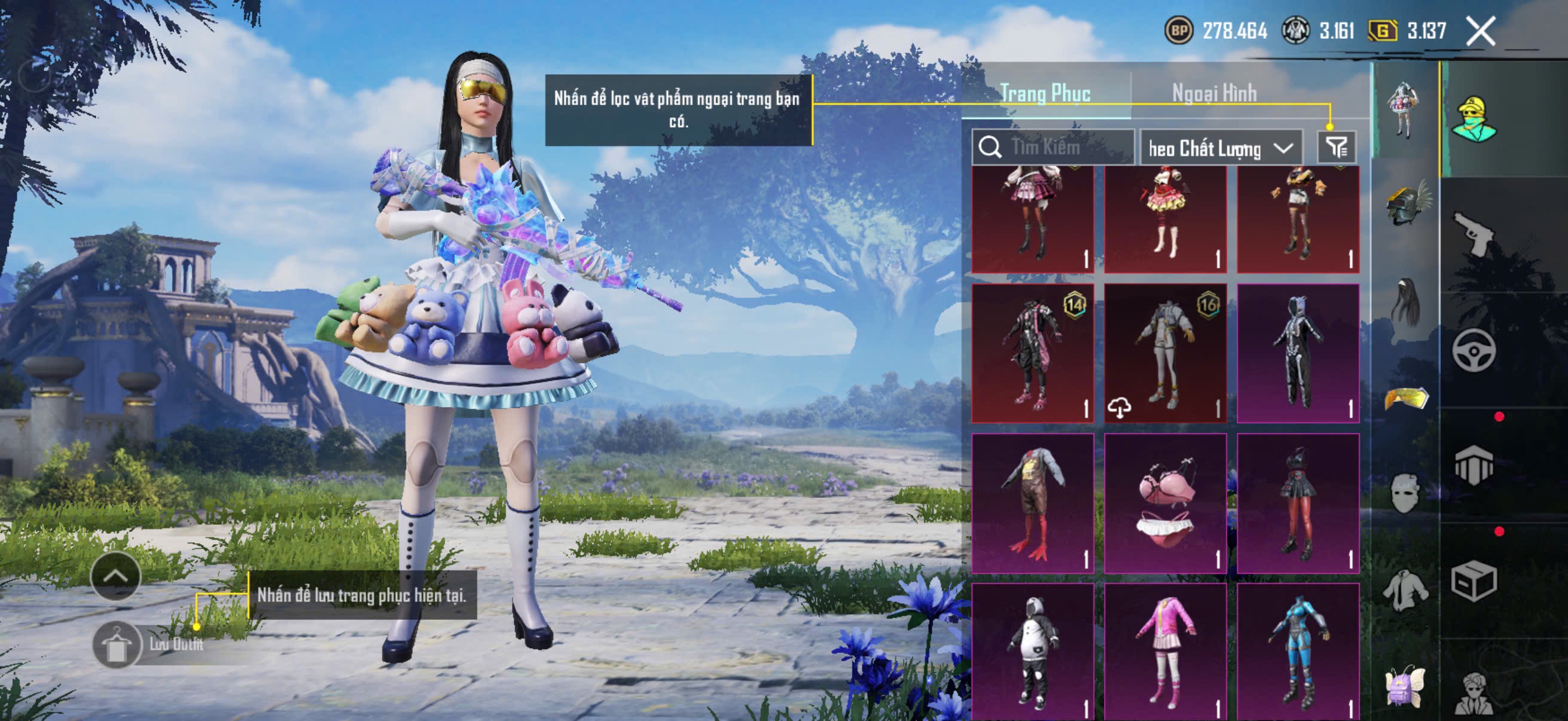Show the yellow glasses category

coord(1406,399)
